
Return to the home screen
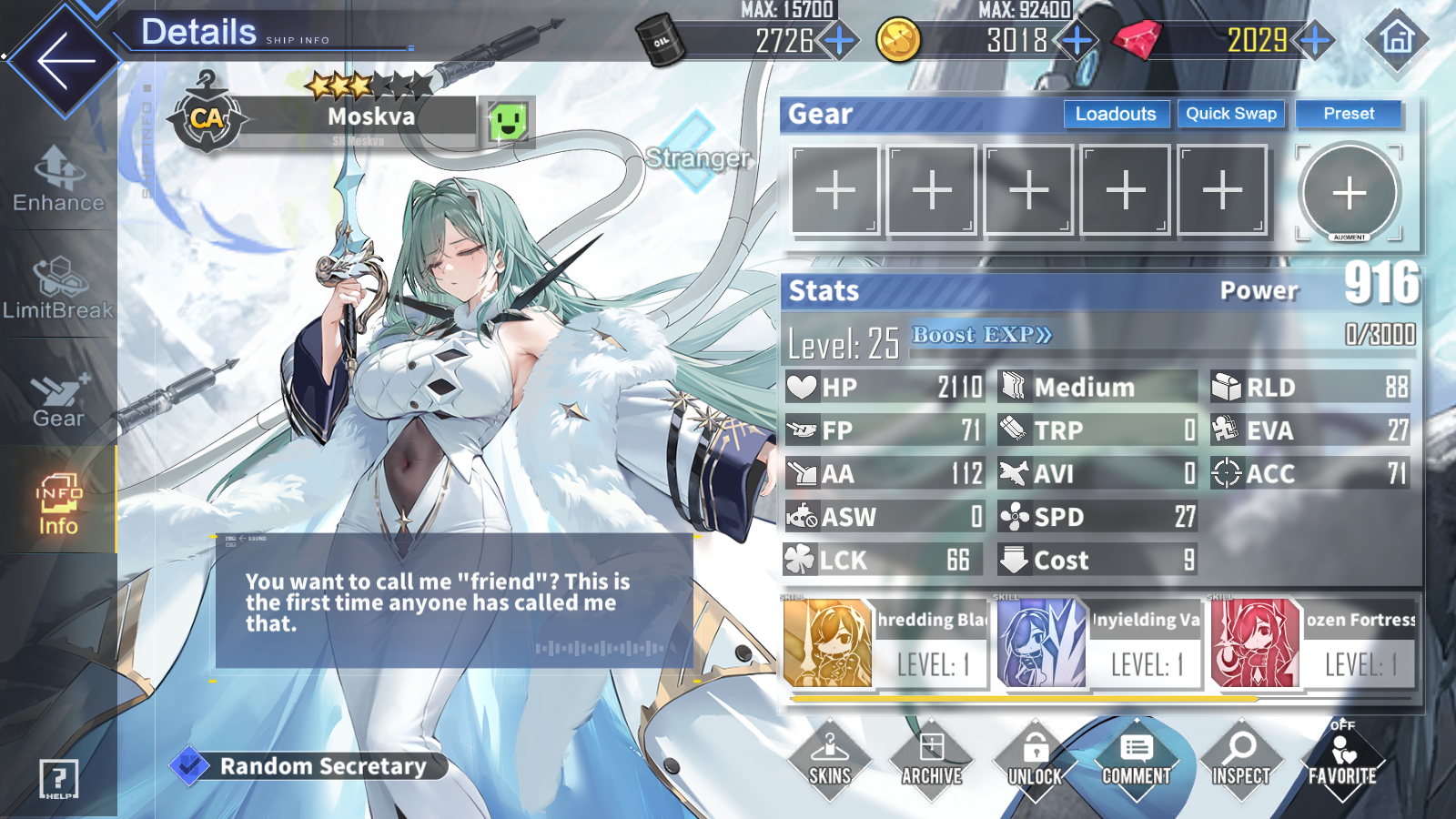click(1397, 39)
